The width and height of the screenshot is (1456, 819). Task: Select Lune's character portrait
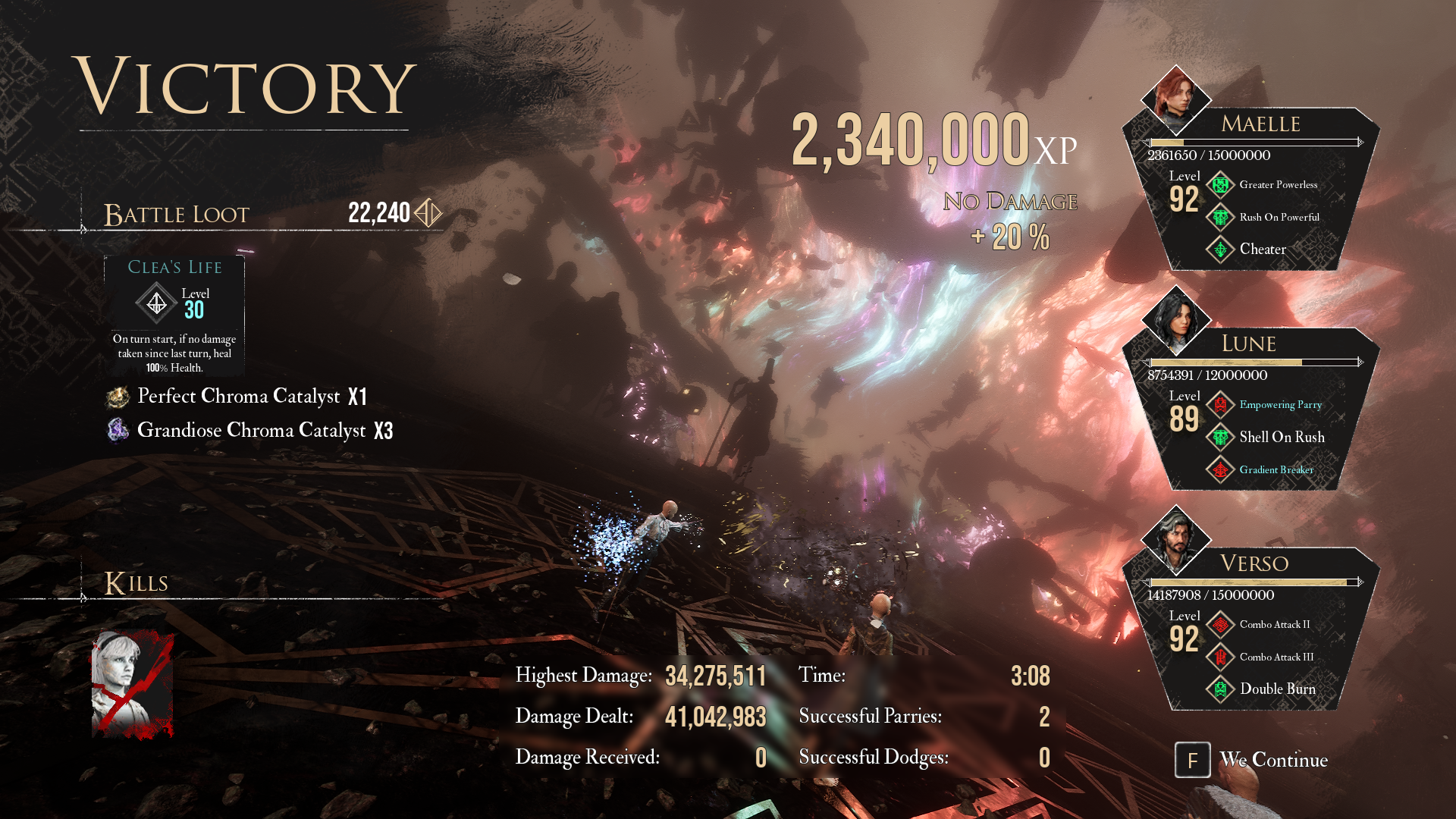point(1175,319)
